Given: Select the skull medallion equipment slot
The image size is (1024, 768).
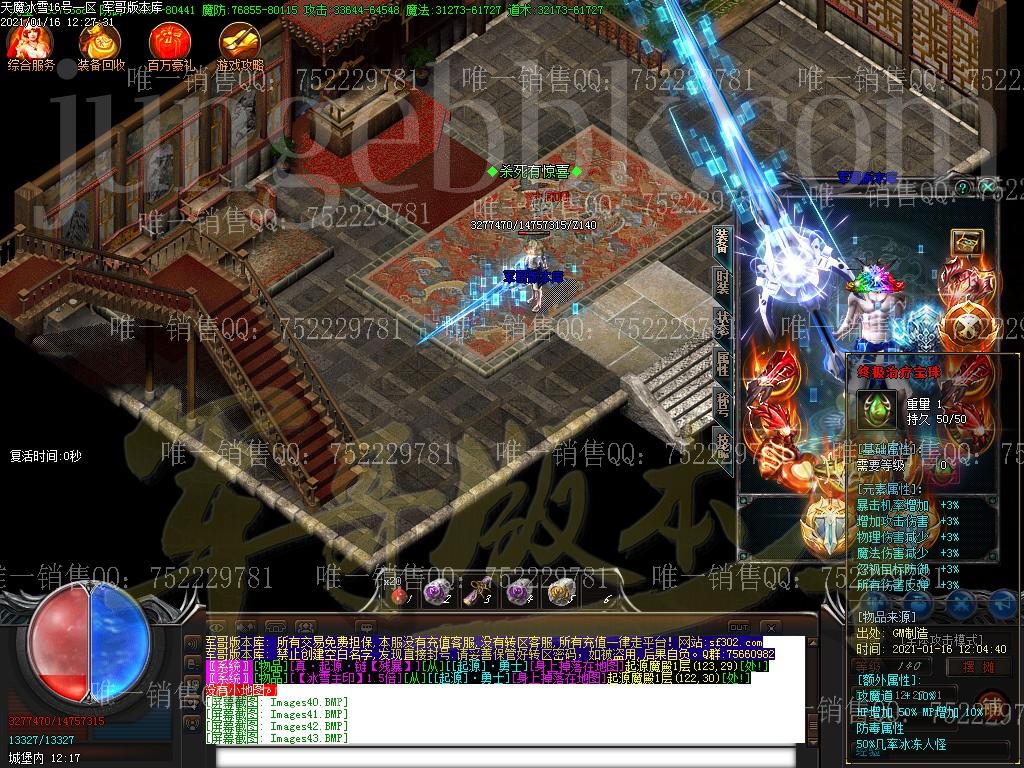Looking at the screenshot, I should click(967, 322).
